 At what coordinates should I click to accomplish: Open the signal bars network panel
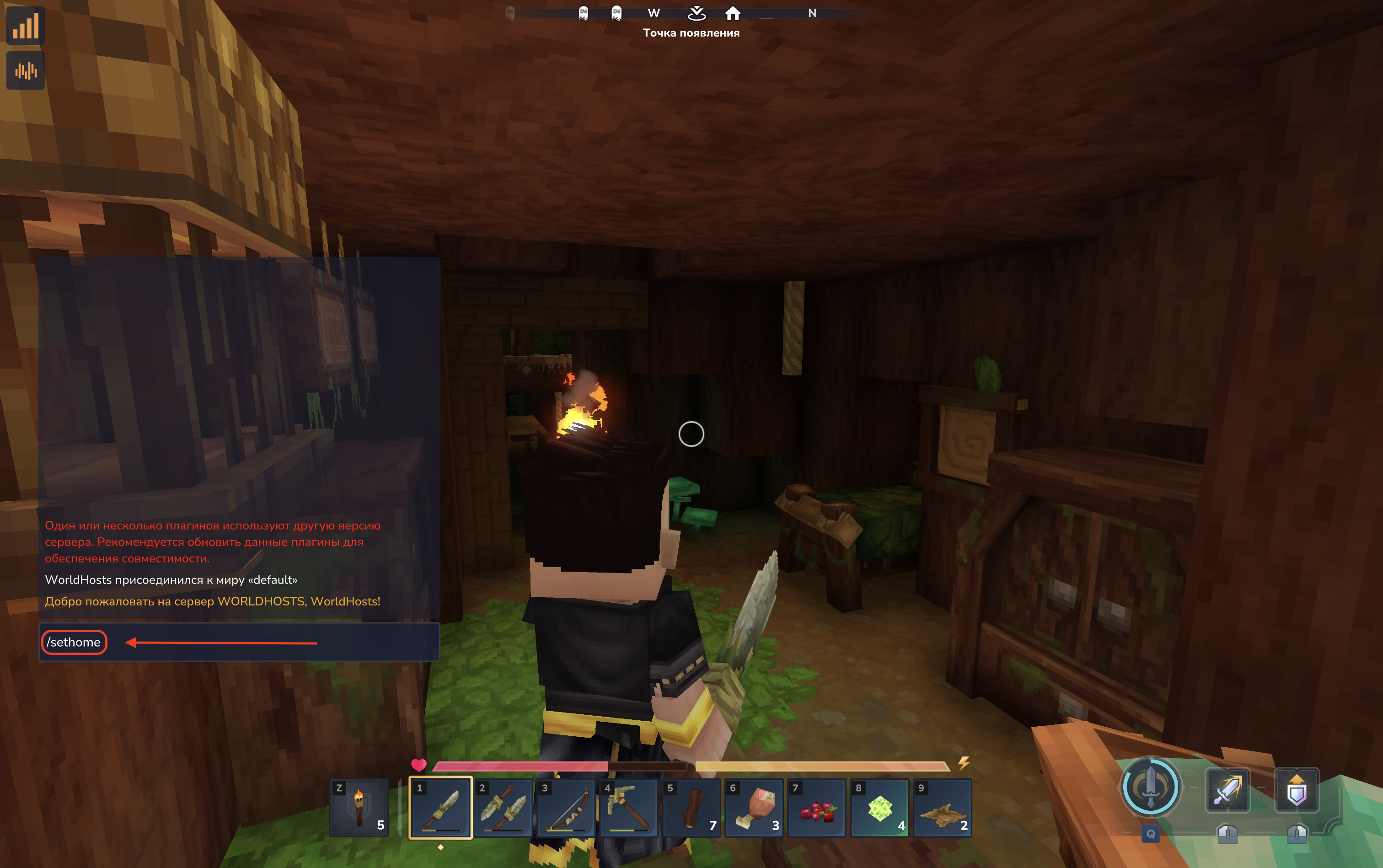point(26,26)
